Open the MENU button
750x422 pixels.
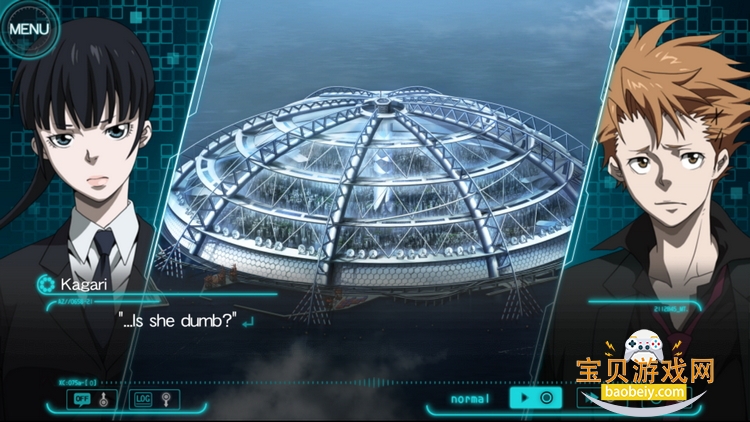(28, 28)
